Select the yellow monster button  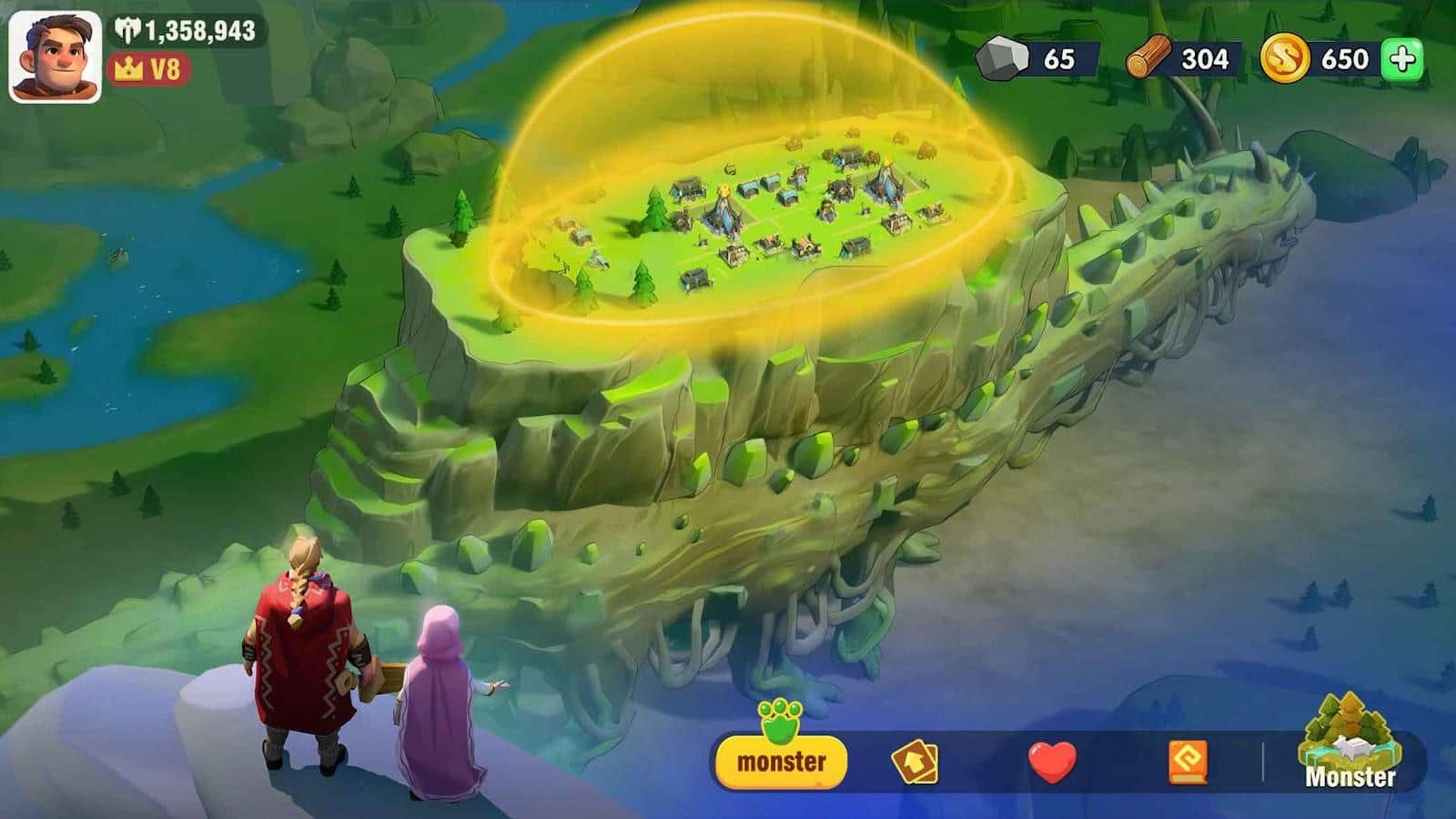point(781,761)
